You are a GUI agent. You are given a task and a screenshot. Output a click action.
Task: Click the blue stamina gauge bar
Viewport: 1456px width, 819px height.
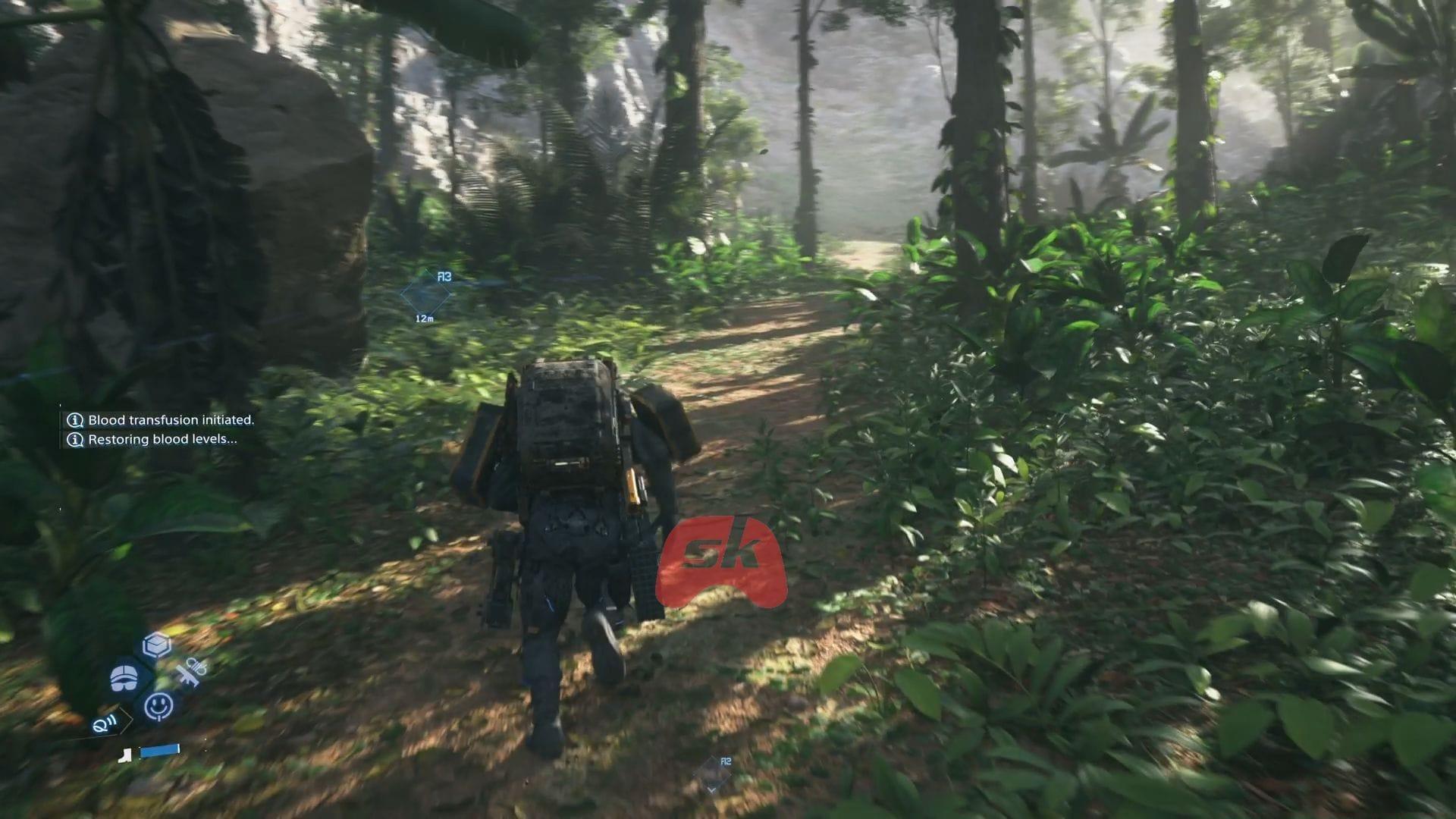pos(160,750)
